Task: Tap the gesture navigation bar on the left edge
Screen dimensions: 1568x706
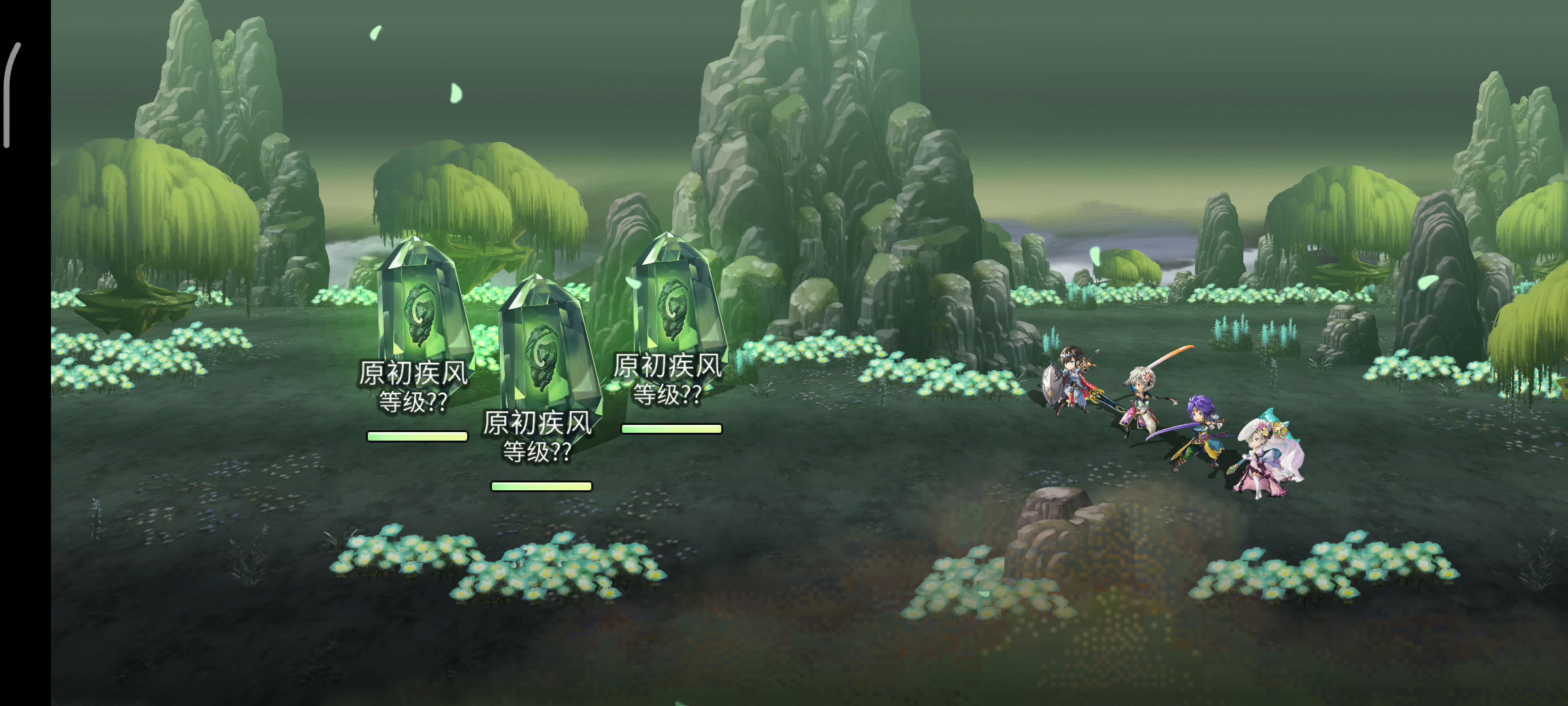Action: click(x=8, y=95)
